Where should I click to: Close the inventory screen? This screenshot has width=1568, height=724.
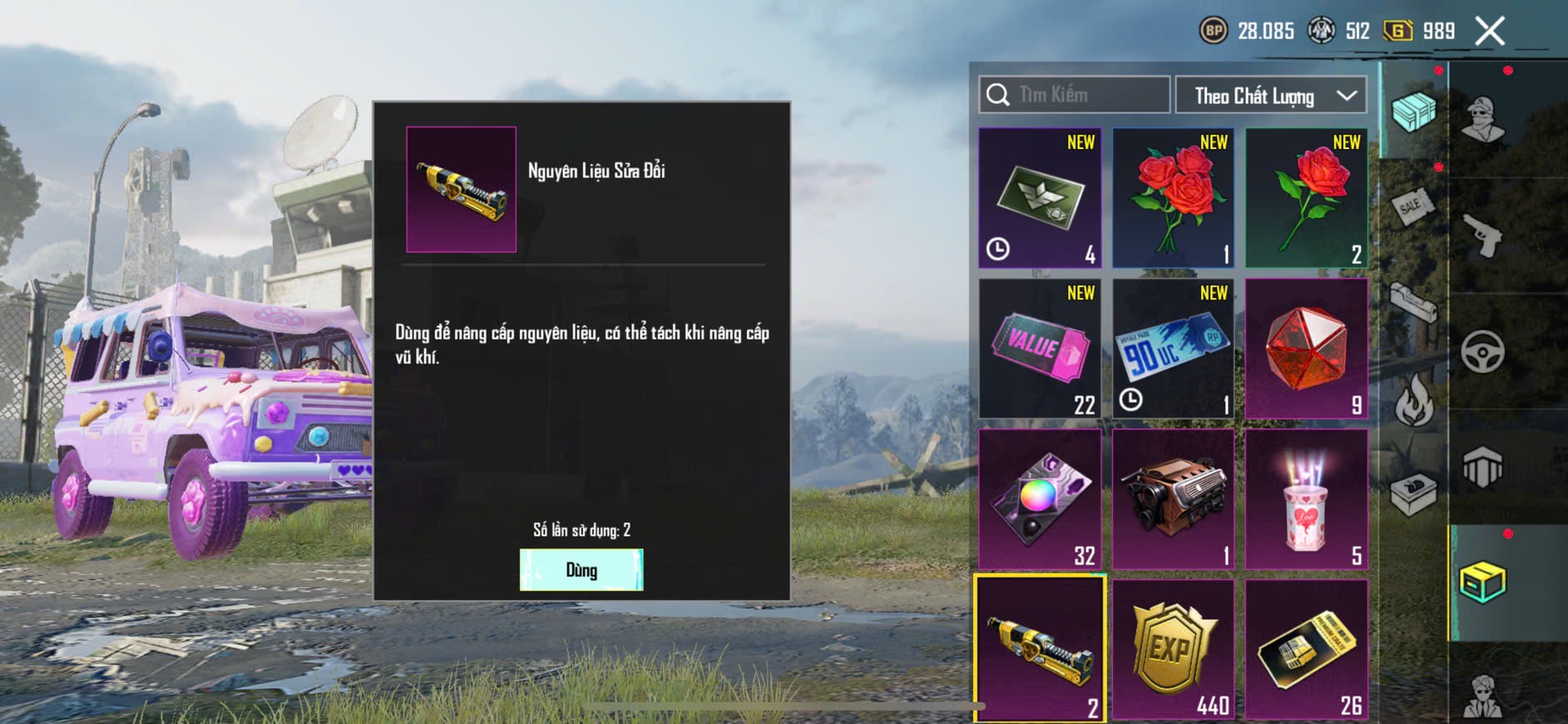coord(1489,32)
